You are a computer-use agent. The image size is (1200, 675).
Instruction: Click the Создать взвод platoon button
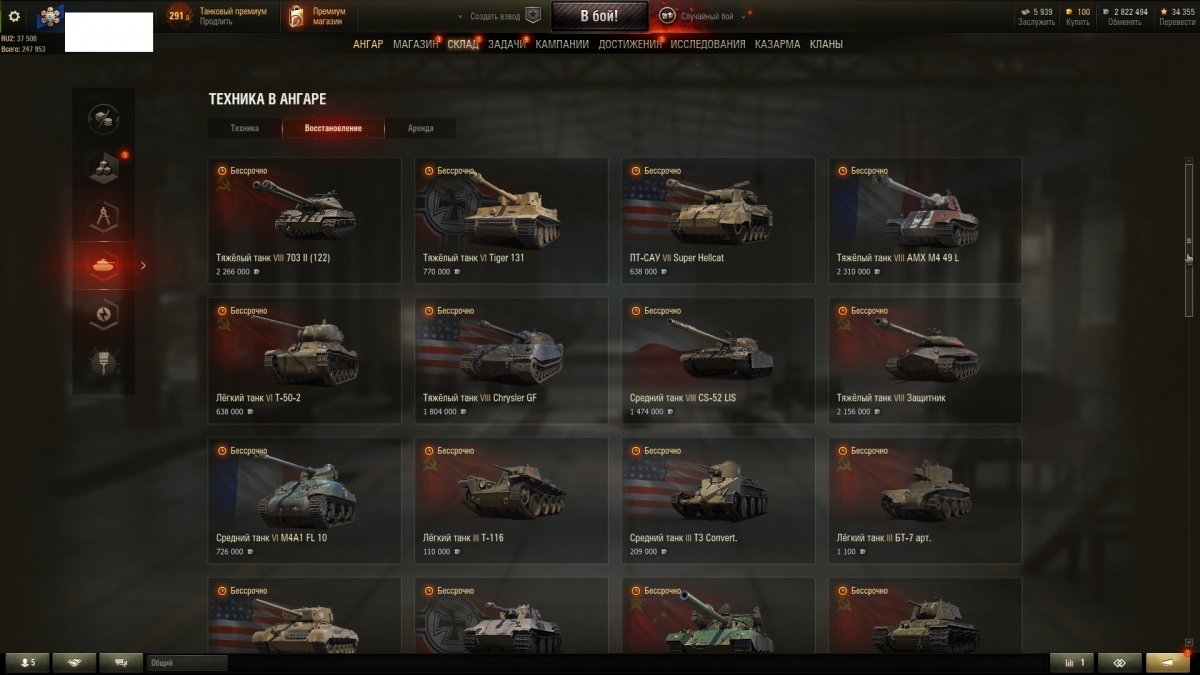tap(498, 16)
